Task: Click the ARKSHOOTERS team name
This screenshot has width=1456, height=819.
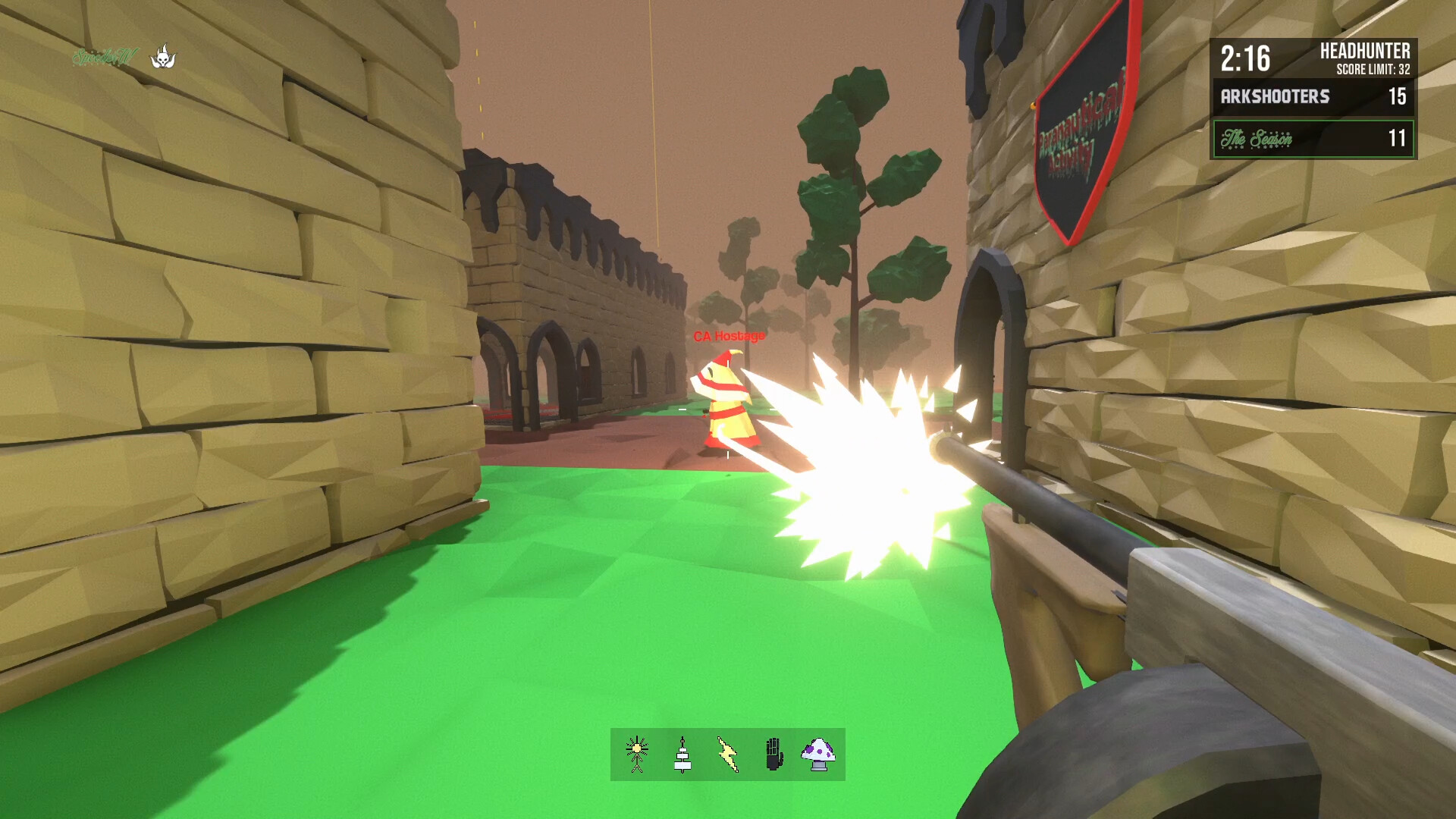Action: click(x=1274, y=97)
